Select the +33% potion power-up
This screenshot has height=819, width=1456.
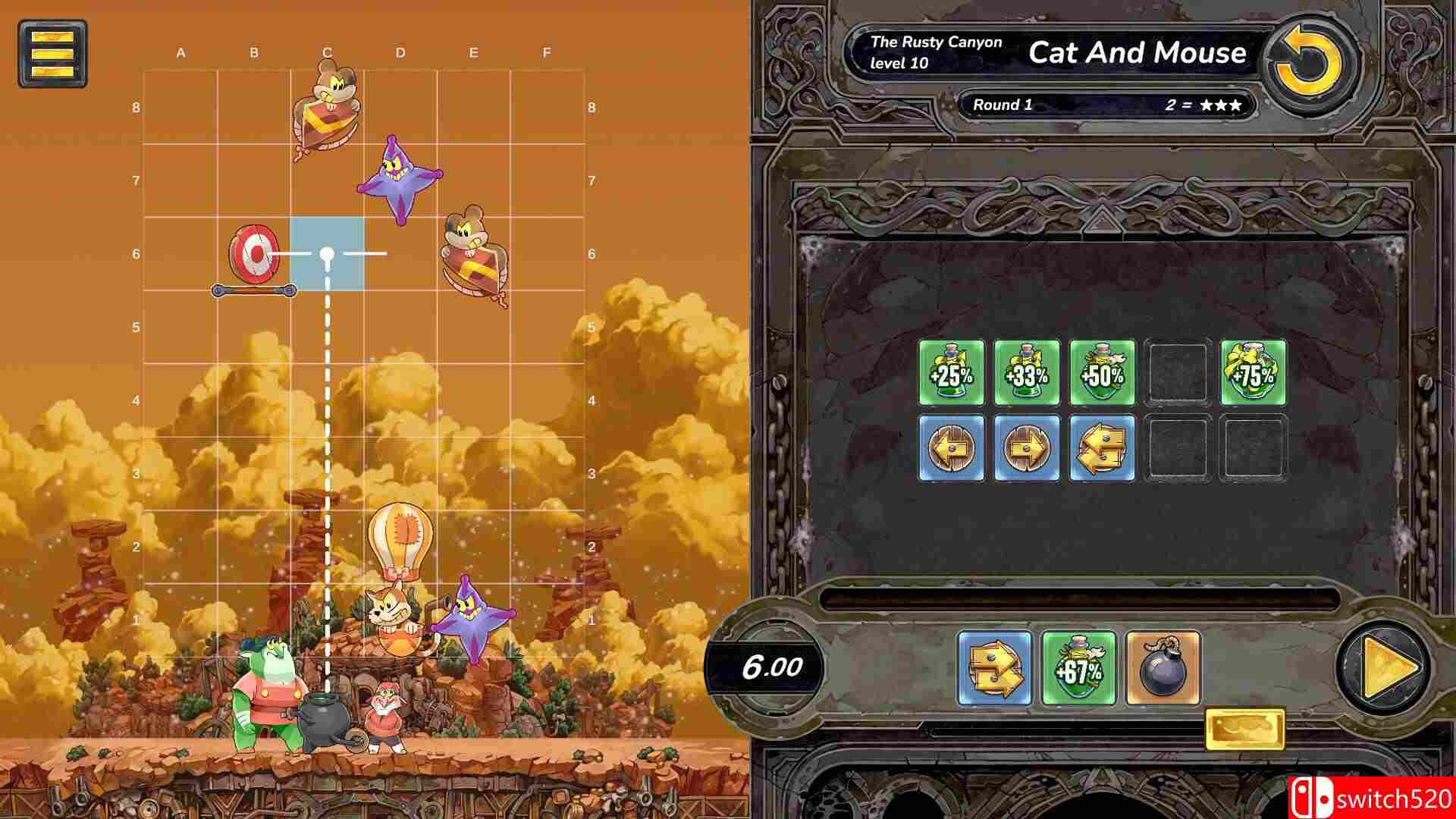(x=1028, y=373)
